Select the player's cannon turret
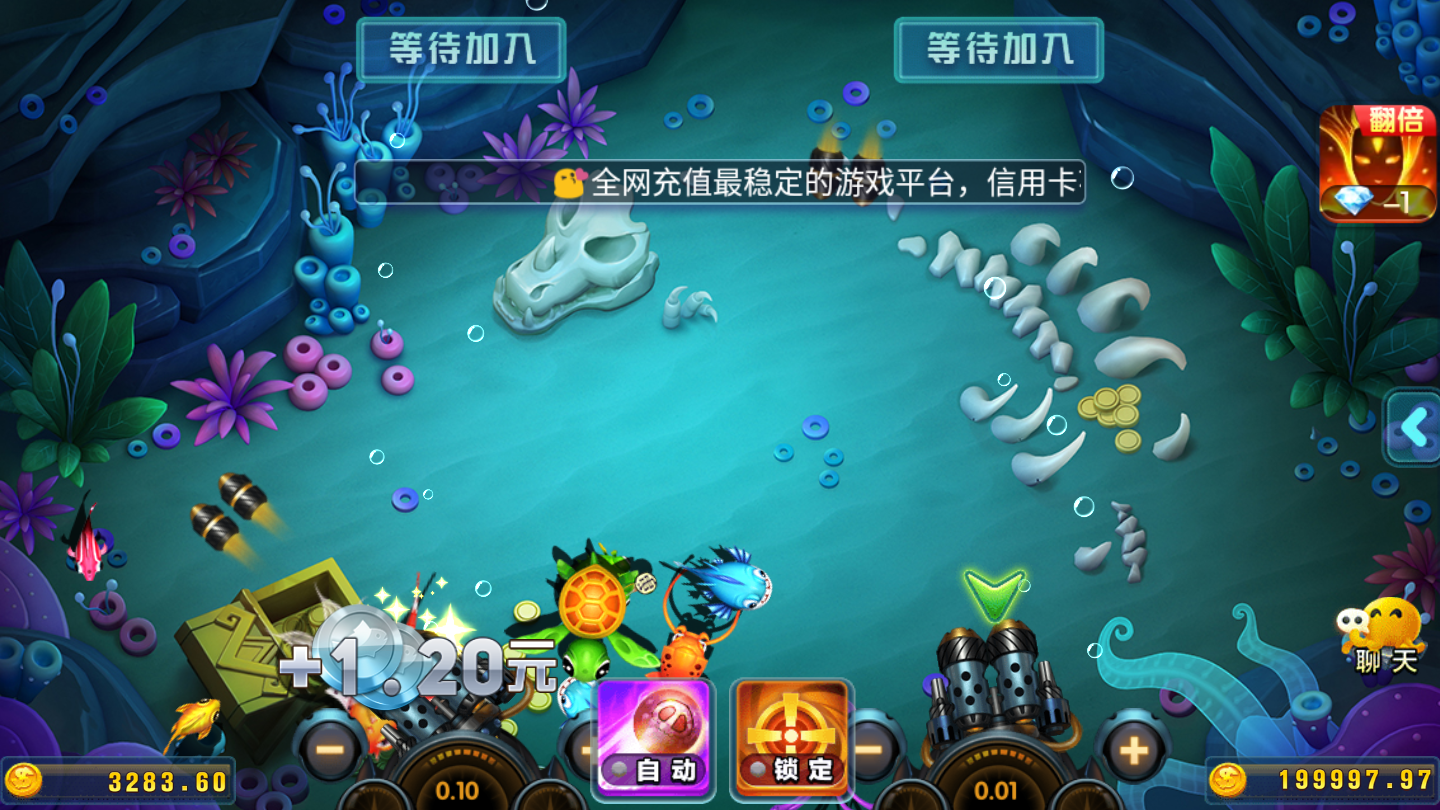Viewport: 1440px width, 810px height. pos(990,690)
